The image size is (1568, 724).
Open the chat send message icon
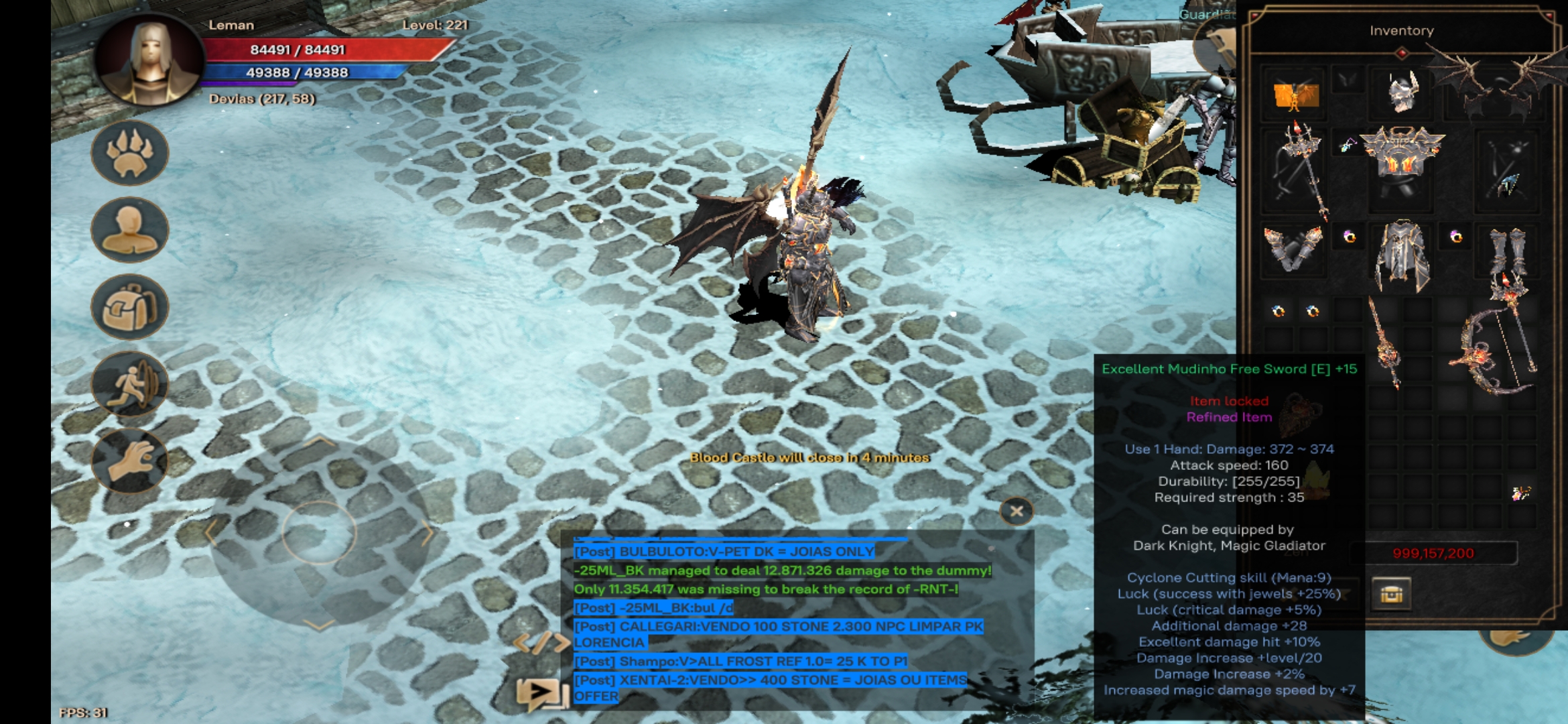click(x=540, y=692)
